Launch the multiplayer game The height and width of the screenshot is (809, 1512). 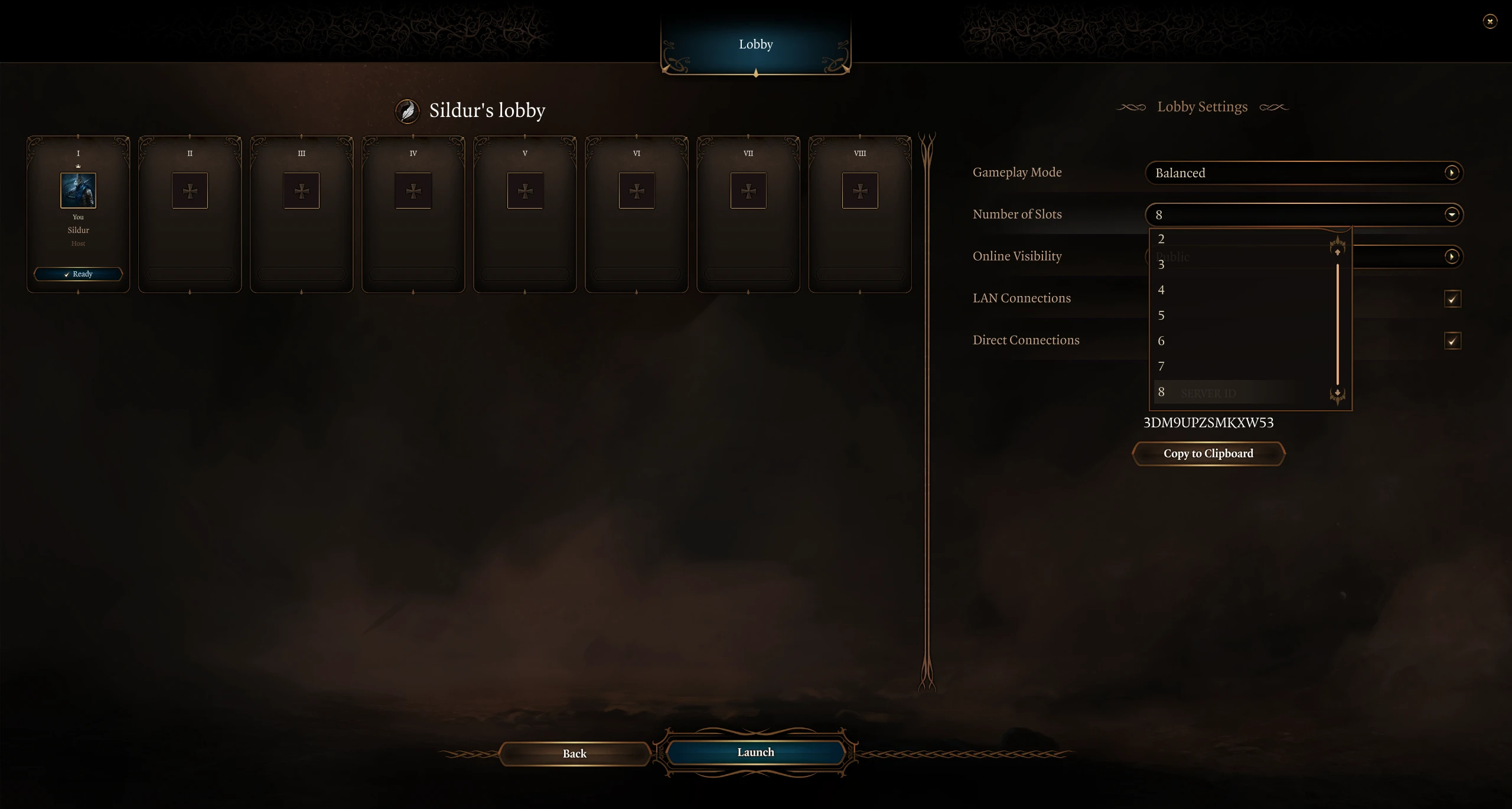click(755, 752)
